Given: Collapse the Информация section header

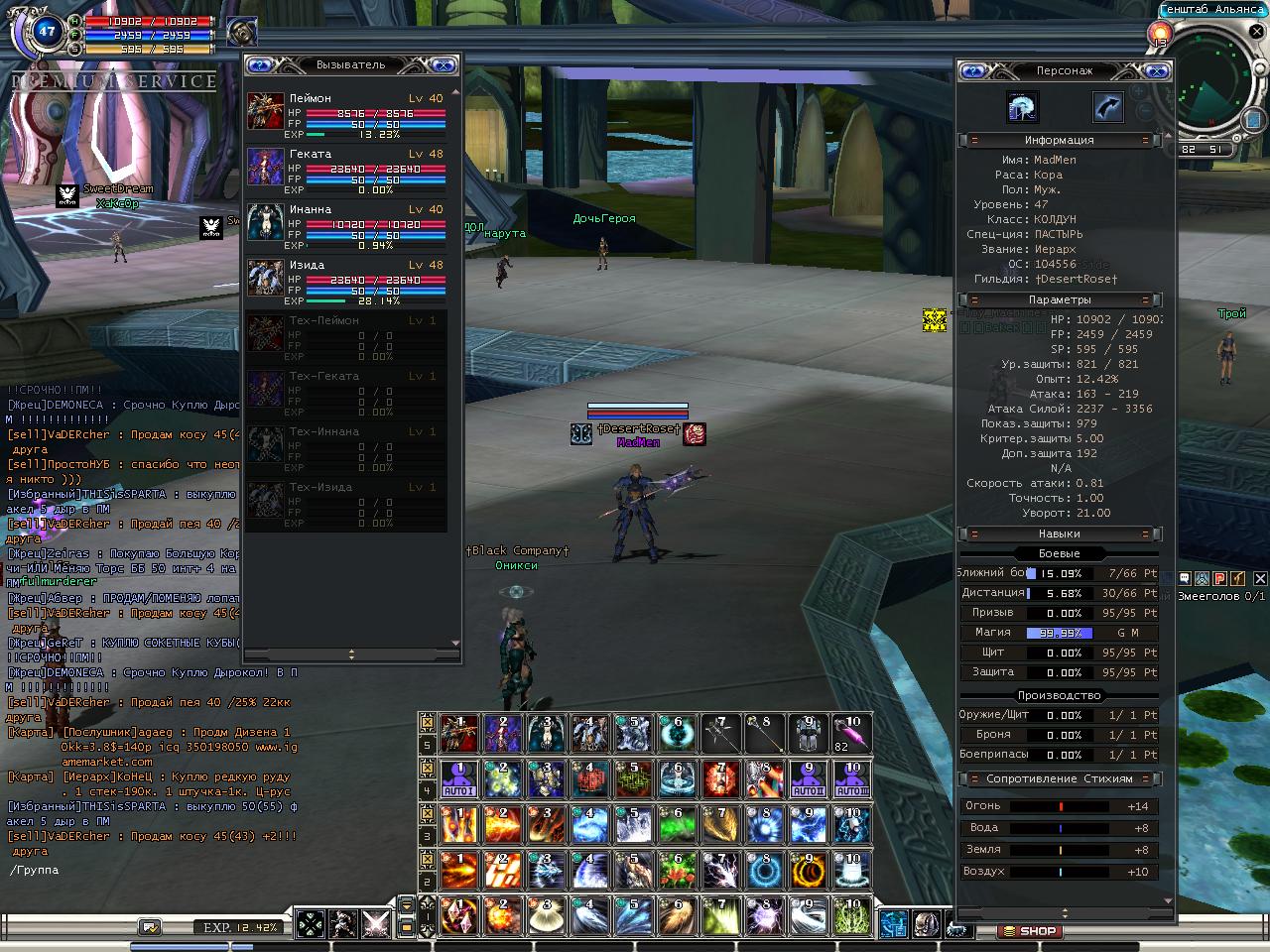Looking at the screenshot, I should click(x=1059, y=141).
